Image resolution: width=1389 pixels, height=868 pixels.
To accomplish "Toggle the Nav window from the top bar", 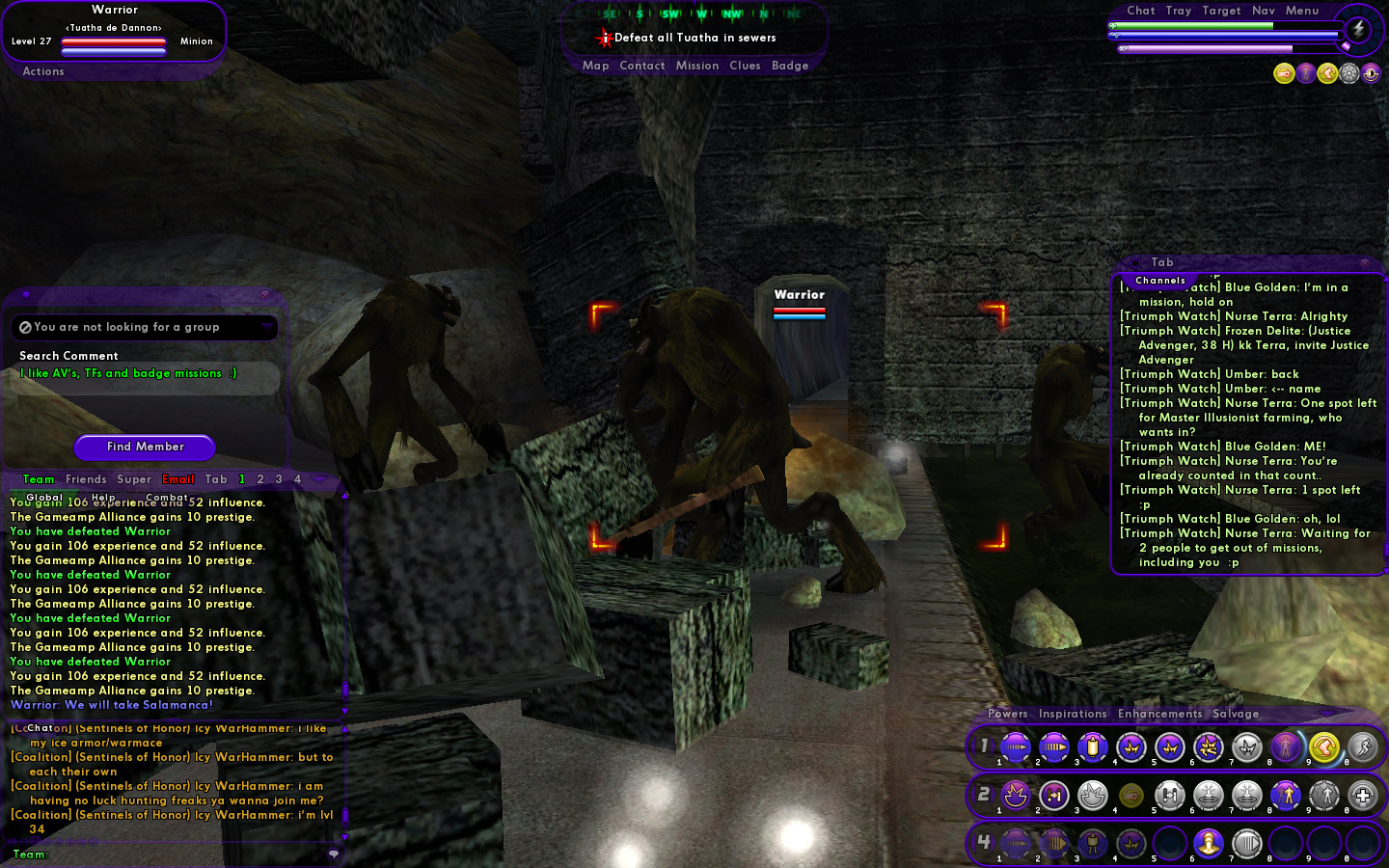I will (1263, 11).
